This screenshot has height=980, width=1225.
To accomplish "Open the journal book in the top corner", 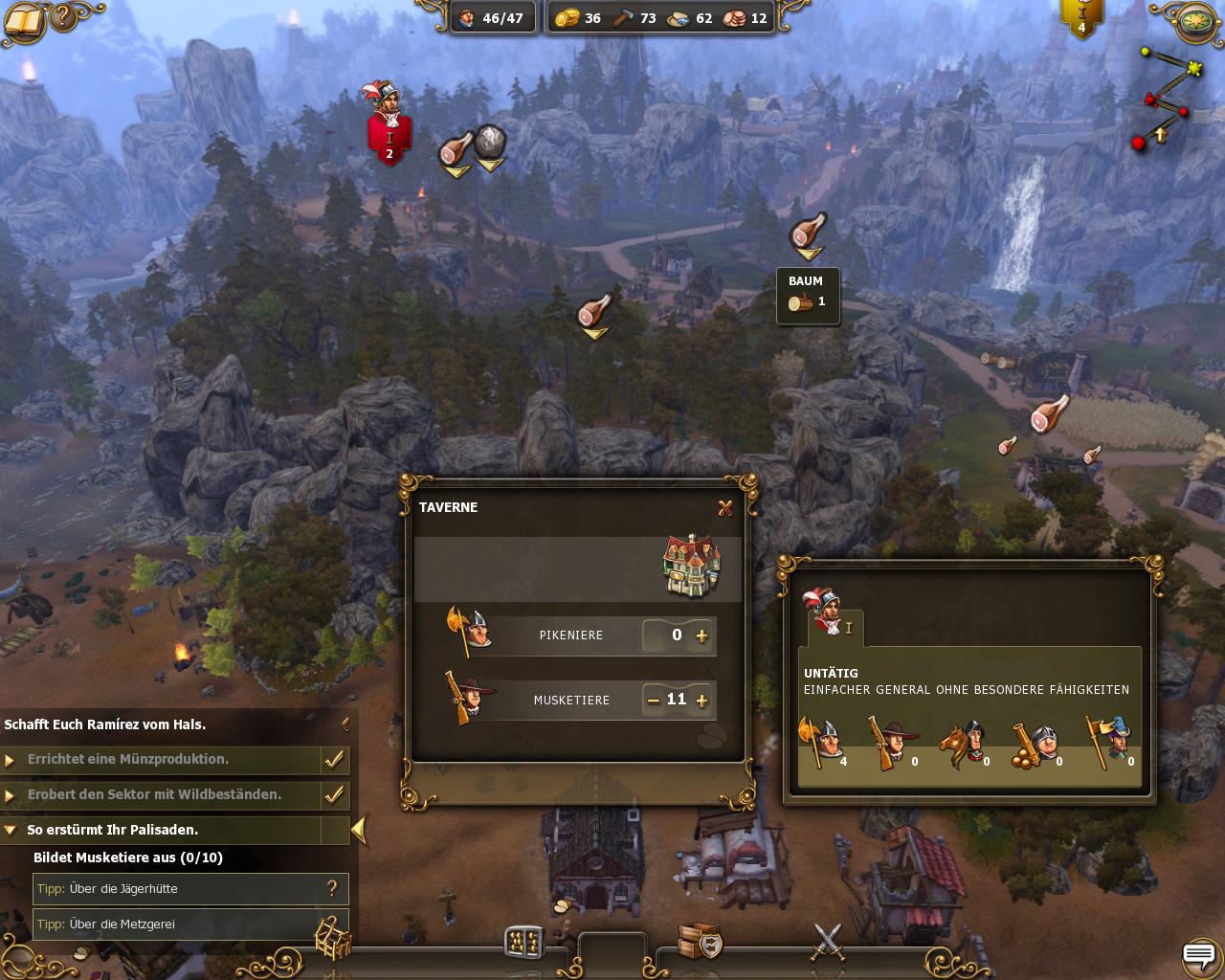I will pos(23,20).
